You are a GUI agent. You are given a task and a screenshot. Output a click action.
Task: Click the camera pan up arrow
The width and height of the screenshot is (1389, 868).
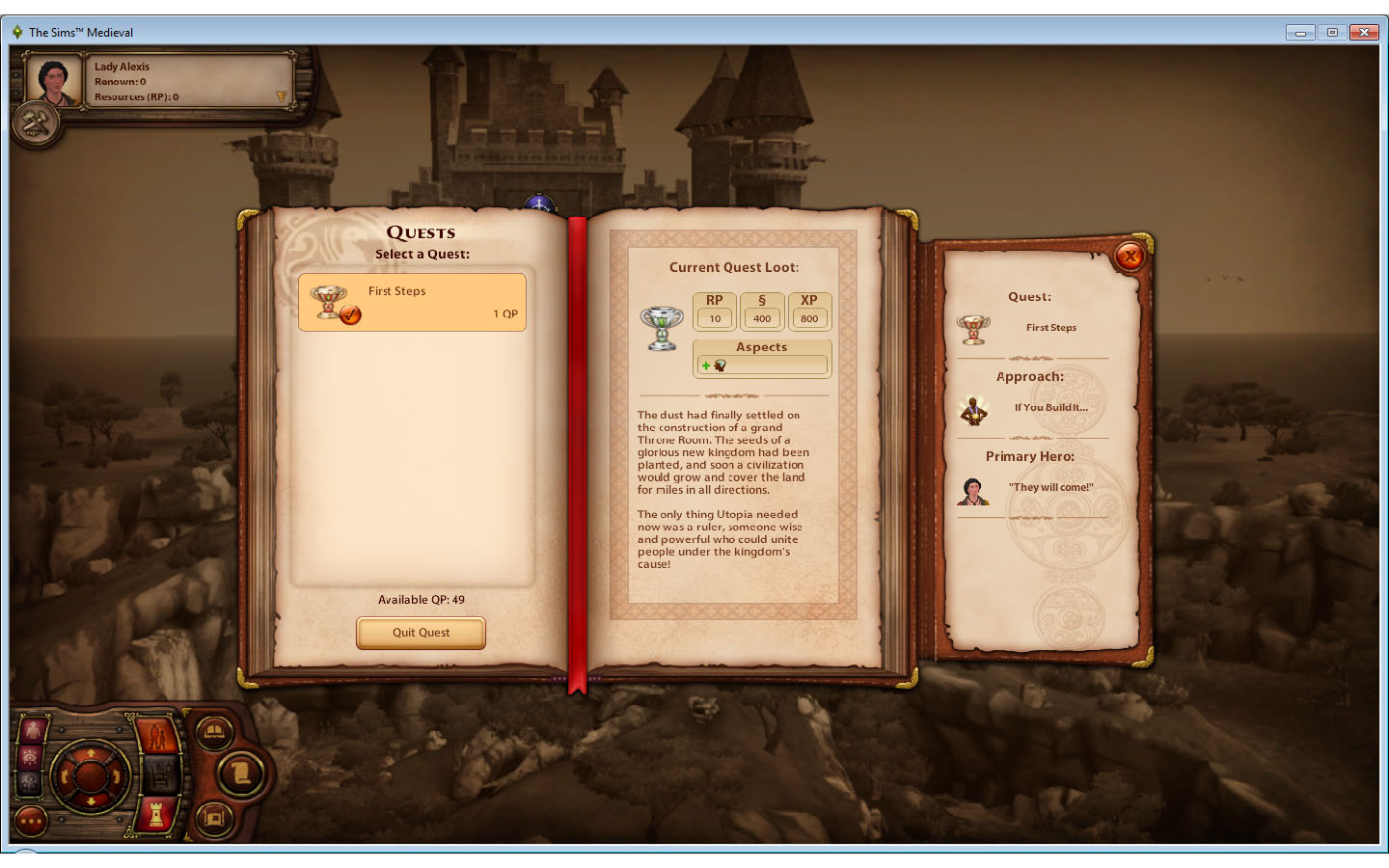91,753
